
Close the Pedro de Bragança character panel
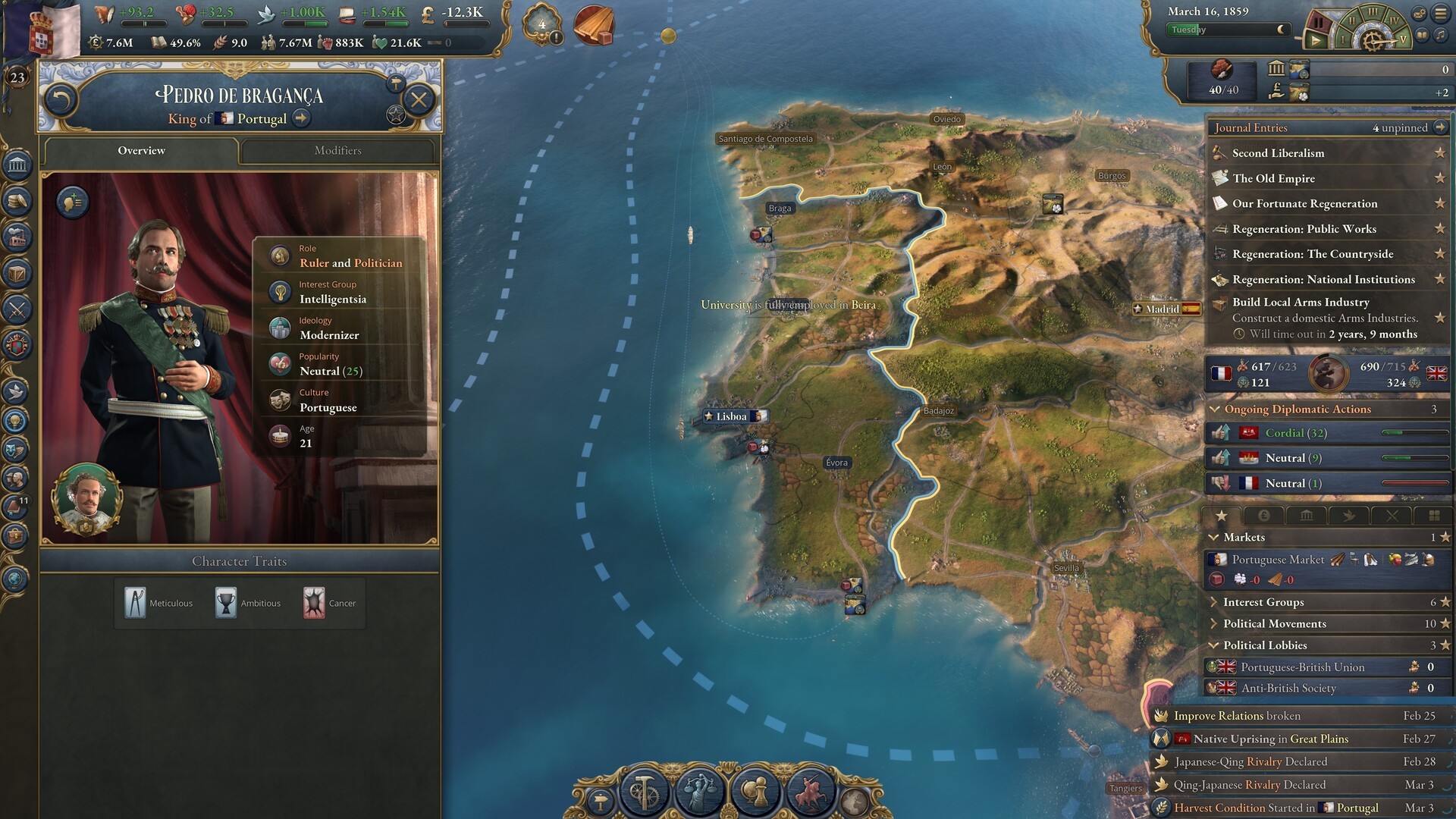click(x=419, y=99)
